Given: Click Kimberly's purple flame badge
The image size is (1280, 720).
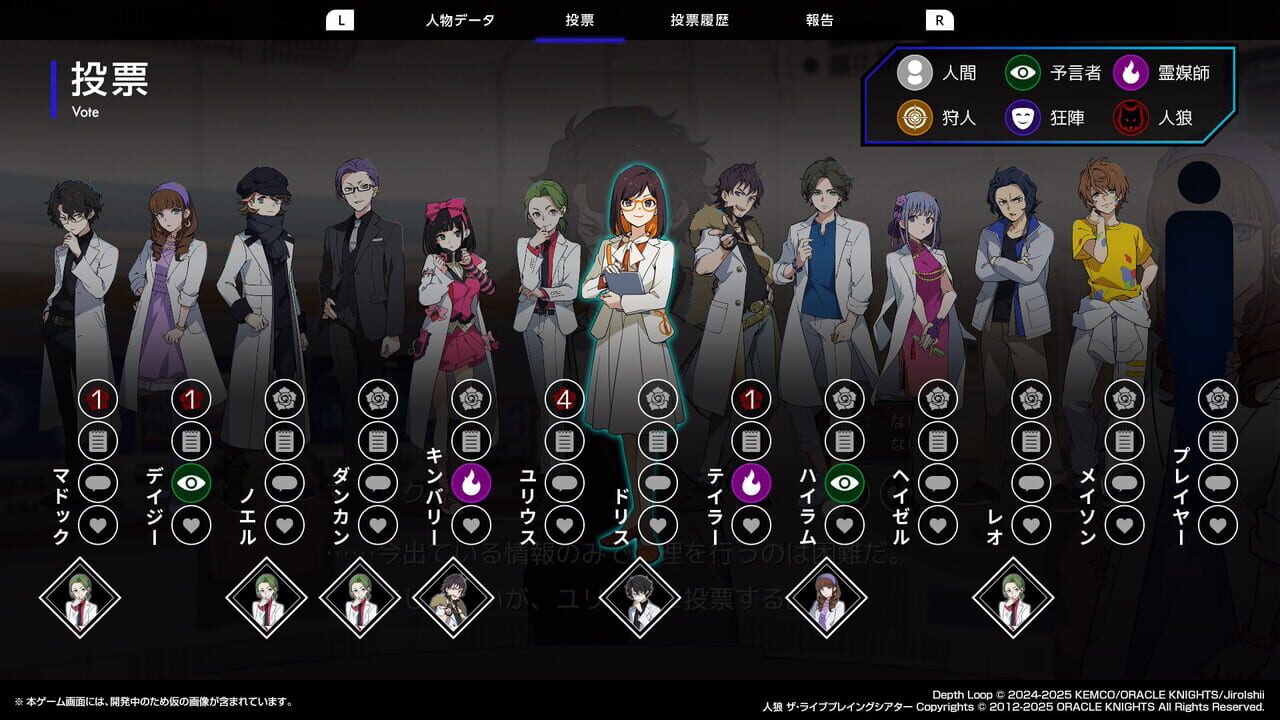Looking at the screenshot, I should point(470,483).
